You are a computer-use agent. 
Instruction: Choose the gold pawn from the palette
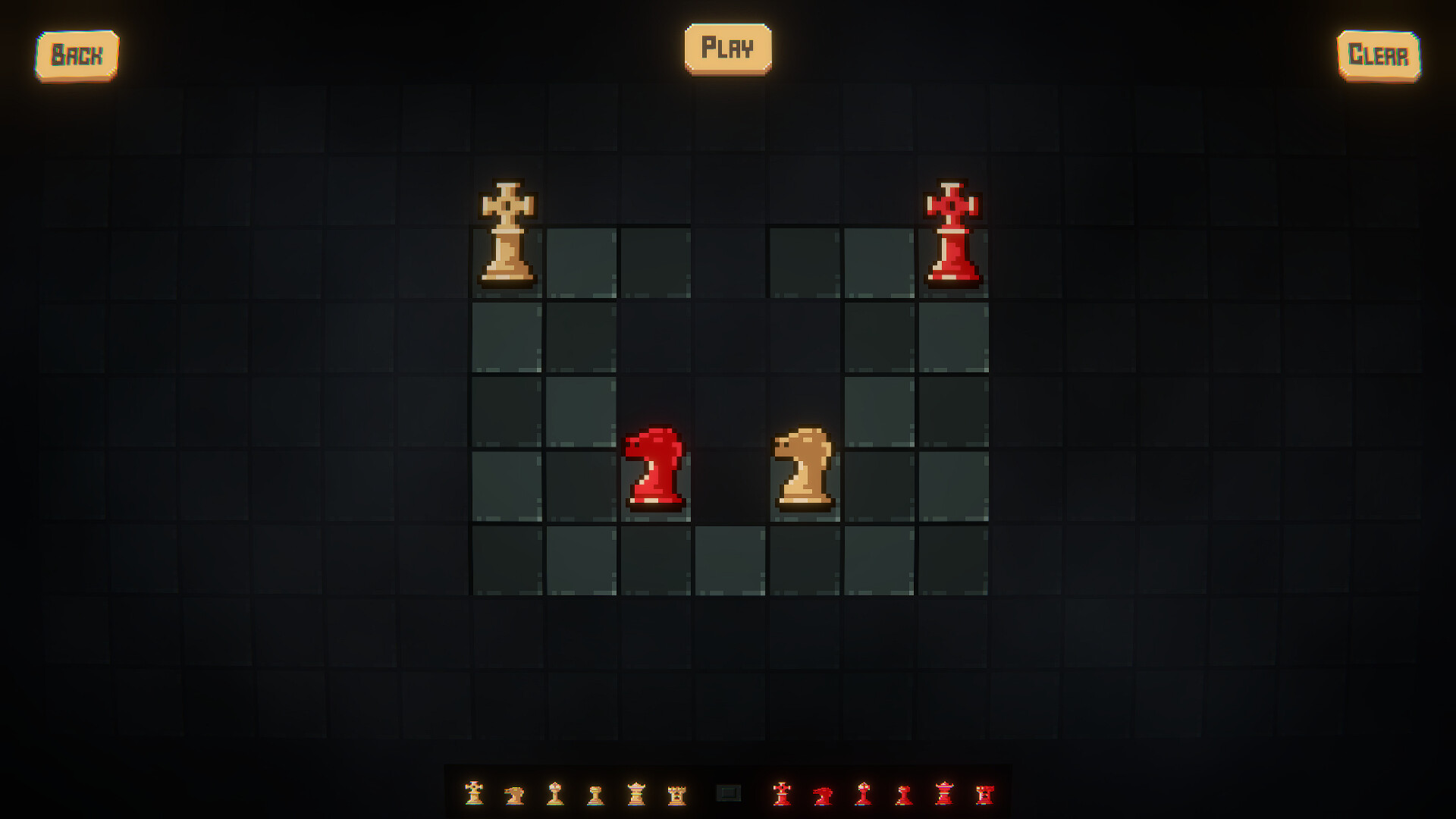(x=595, y=795)
